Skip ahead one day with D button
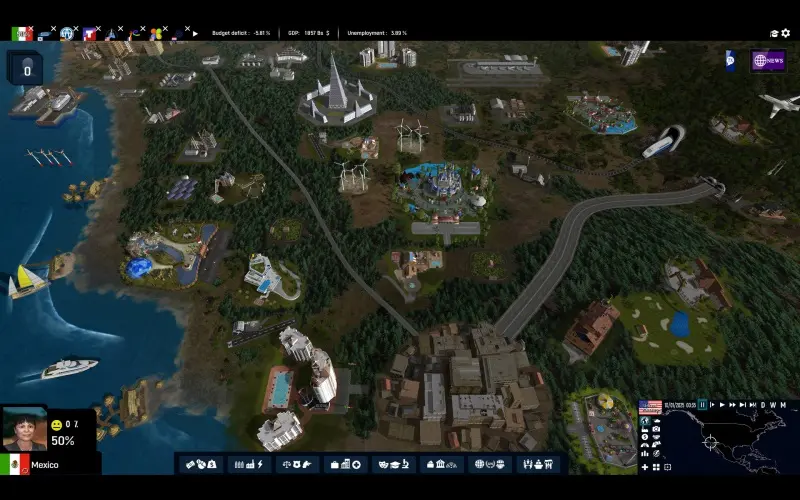The width and height of the screenshot is (800, 500). (763, 405)
